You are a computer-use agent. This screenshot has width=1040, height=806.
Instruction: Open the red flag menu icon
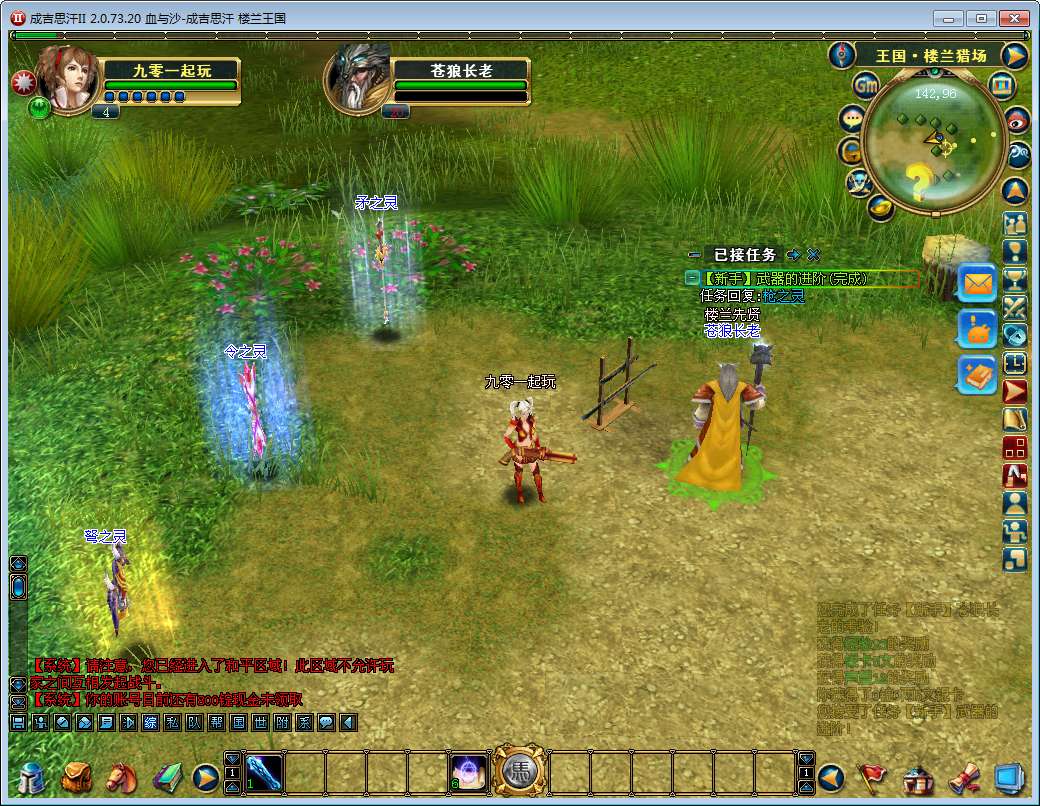click(873, 776)
